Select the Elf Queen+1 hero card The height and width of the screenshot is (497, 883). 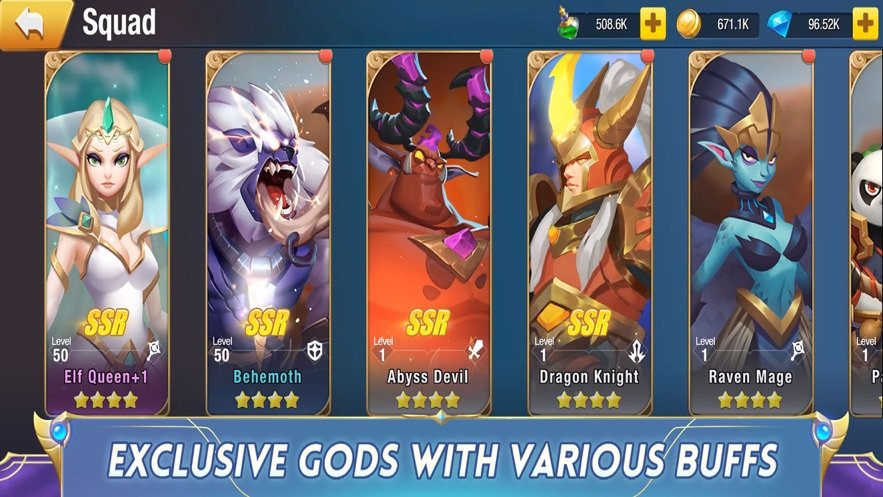pyautogui.click(x=107, y=232)
